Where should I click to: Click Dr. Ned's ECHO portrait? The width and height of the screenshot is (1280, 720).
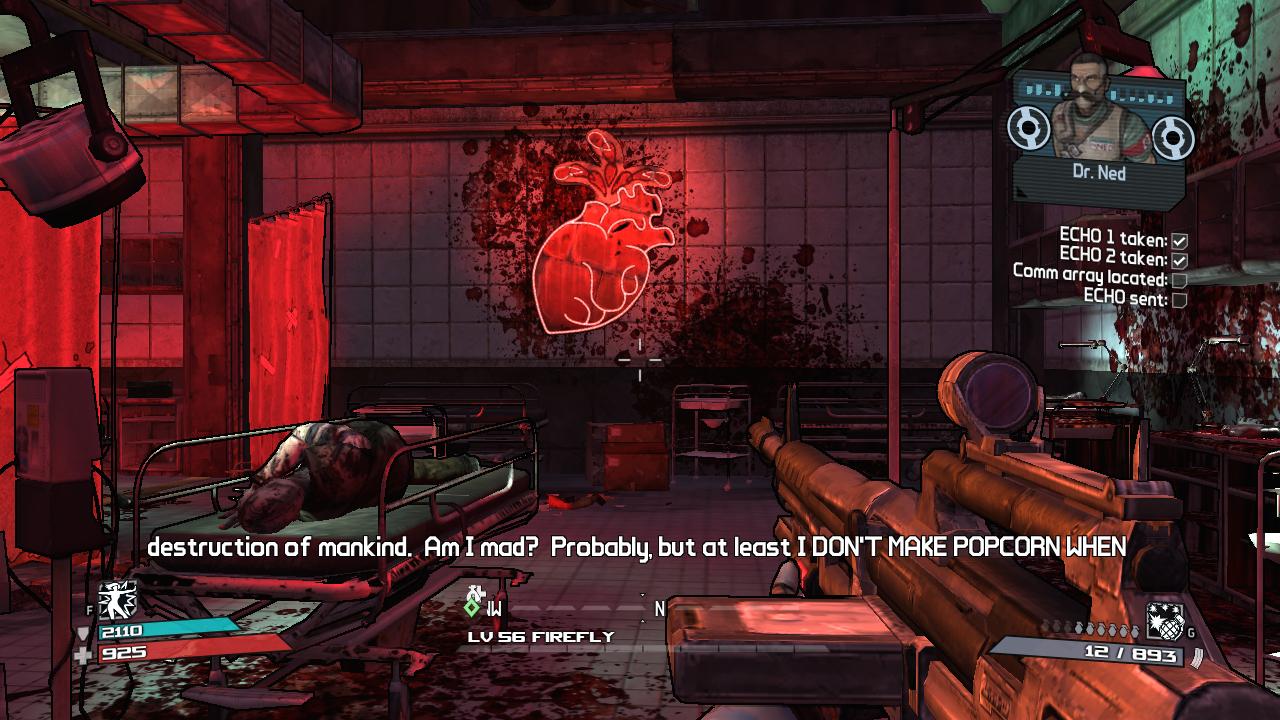[x=1099, y=110]
